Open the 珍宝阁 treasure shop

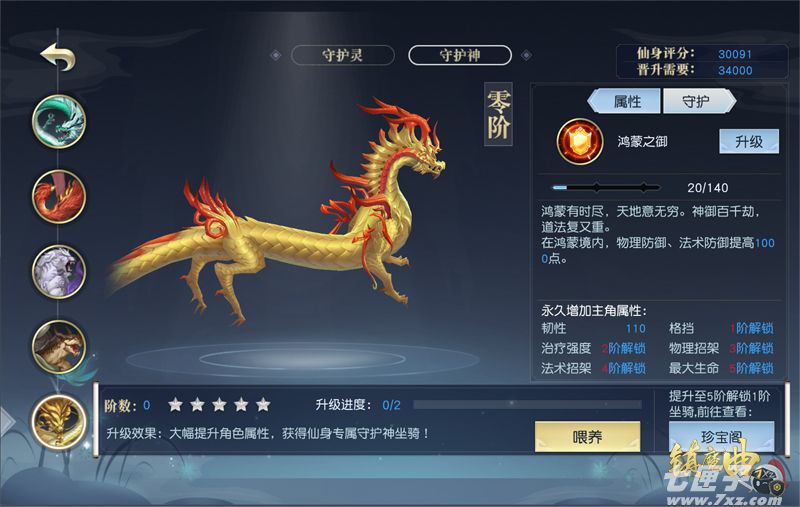[x=720, y=436]
